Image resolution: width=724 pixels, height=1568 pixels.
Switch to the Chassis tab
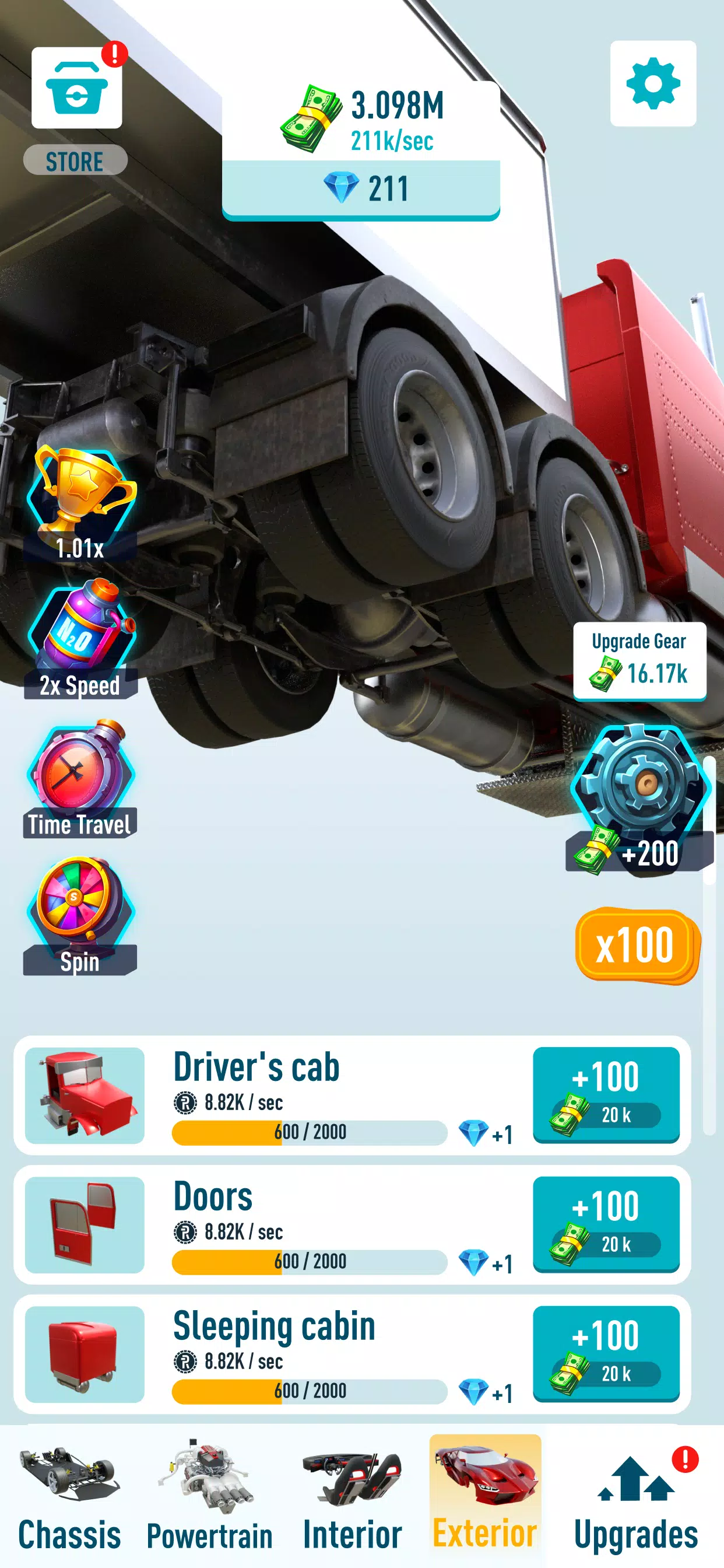click(69, 1499)
